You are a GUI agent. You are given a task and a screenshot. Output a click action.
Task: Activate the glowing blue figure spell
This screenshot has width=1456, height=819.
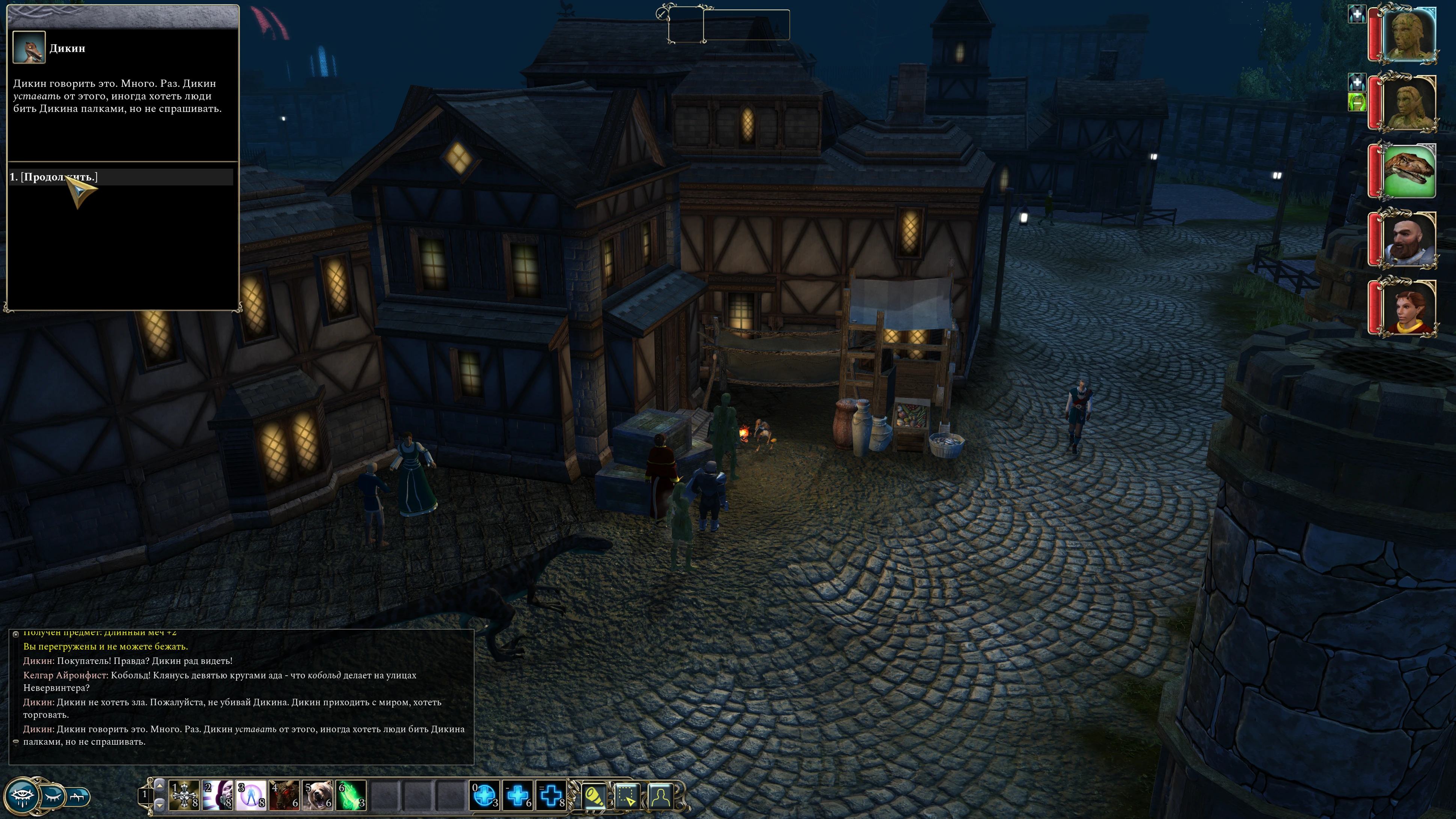click(252, 795)
